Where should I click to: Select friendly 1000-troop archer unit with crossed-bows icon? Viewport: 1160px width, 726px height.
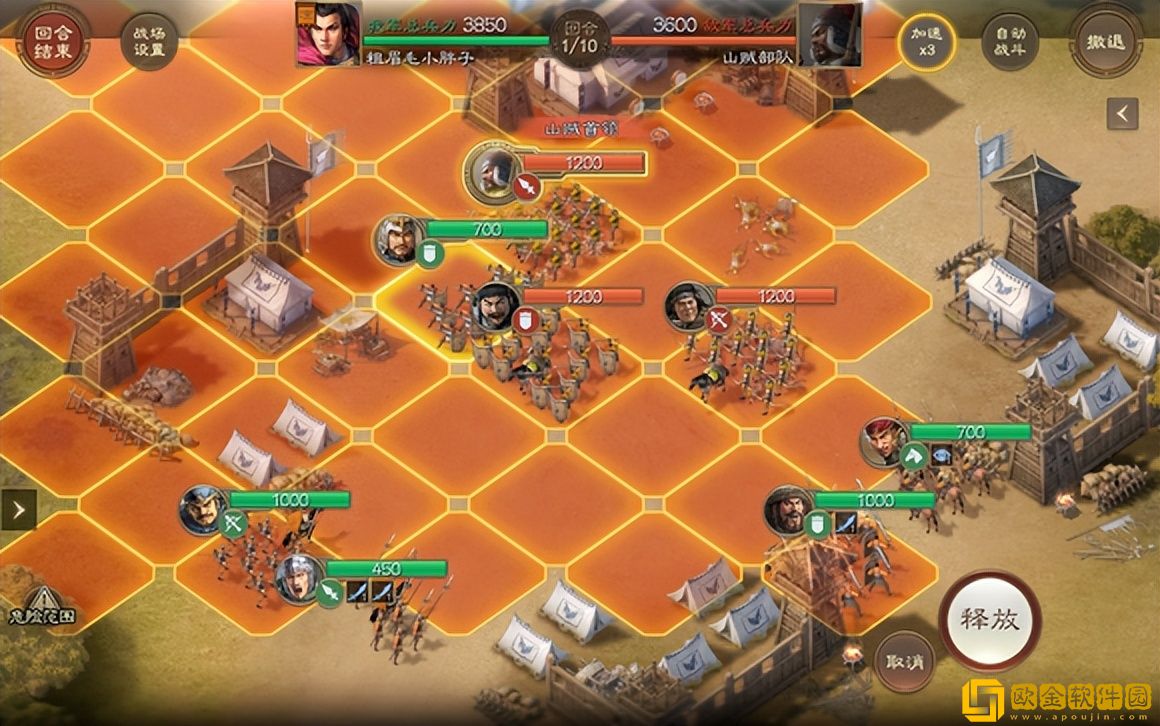coord(204,509)
